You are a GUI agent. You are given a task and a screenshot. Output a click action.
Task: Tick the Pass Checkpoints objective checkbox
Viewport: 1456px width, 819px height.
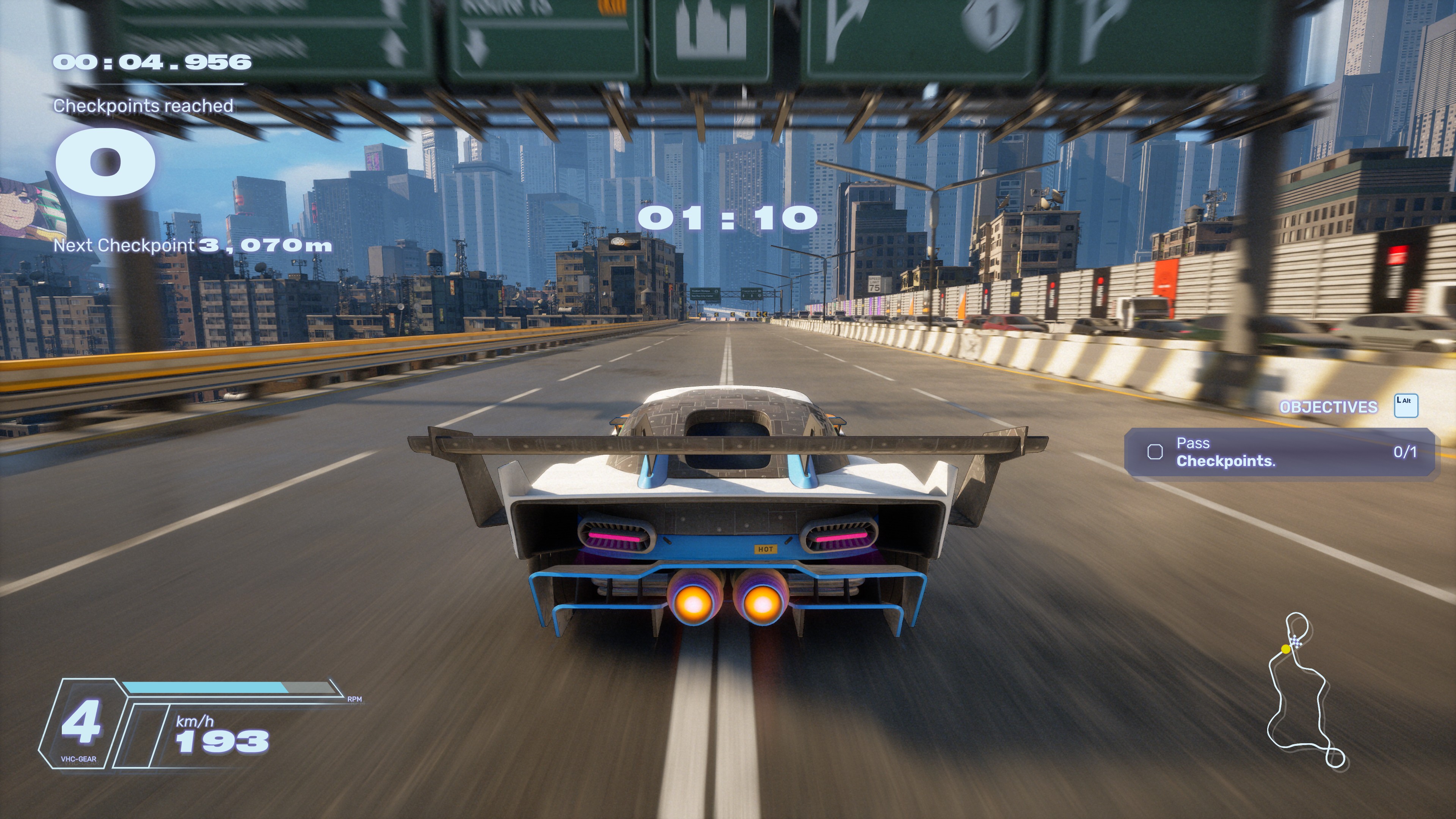point(1155,452)
